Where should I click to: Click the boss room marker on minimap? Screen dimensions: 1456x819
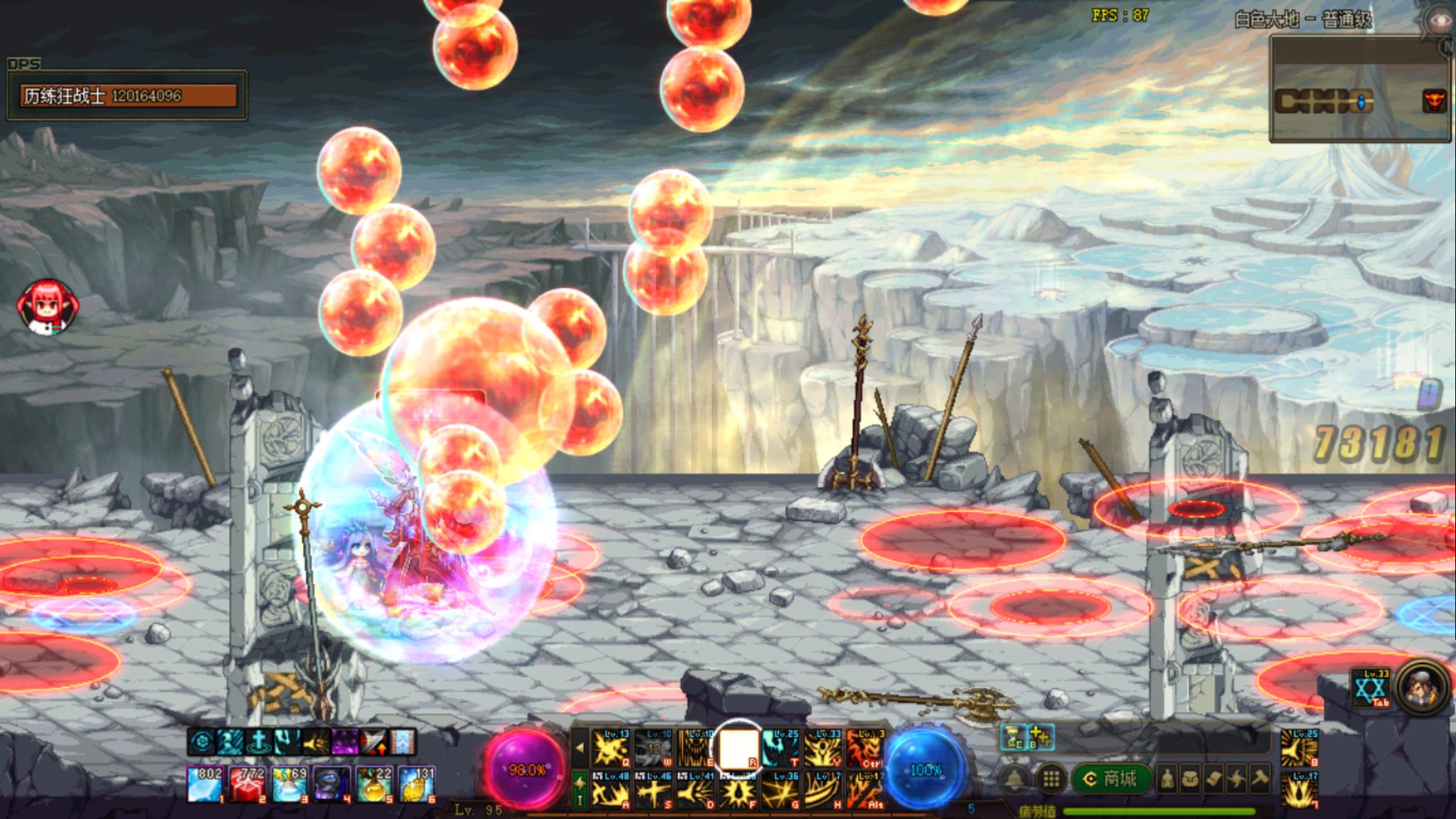coord(1434,101)
